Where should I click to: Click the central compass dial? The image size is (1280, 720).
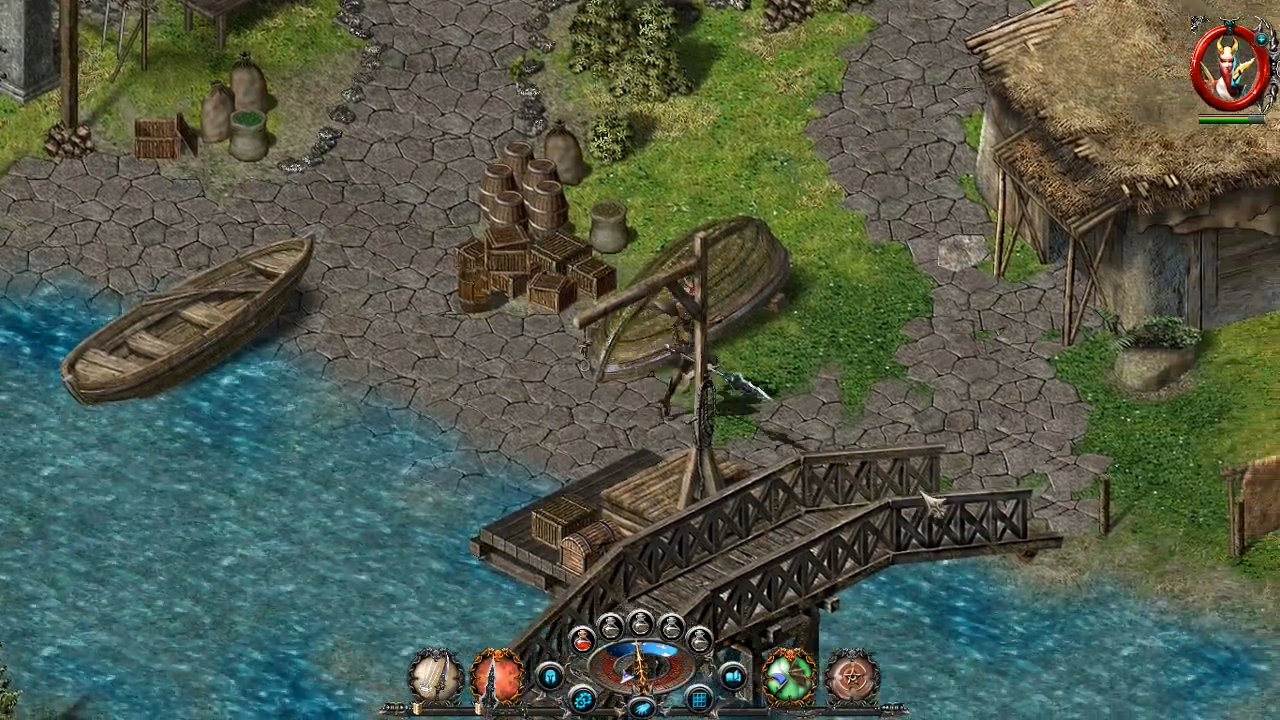coord(641,666)
